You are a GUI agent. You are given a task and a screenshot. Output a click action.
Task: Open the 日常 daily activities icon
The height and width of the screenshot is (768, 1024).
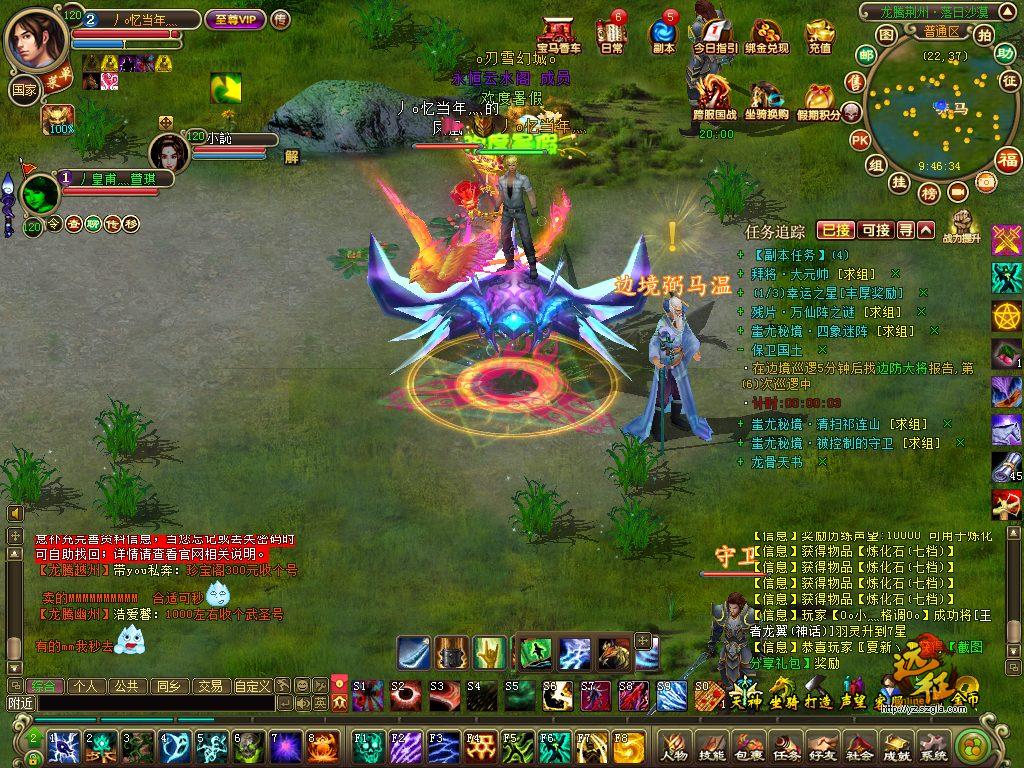[611, 33]
